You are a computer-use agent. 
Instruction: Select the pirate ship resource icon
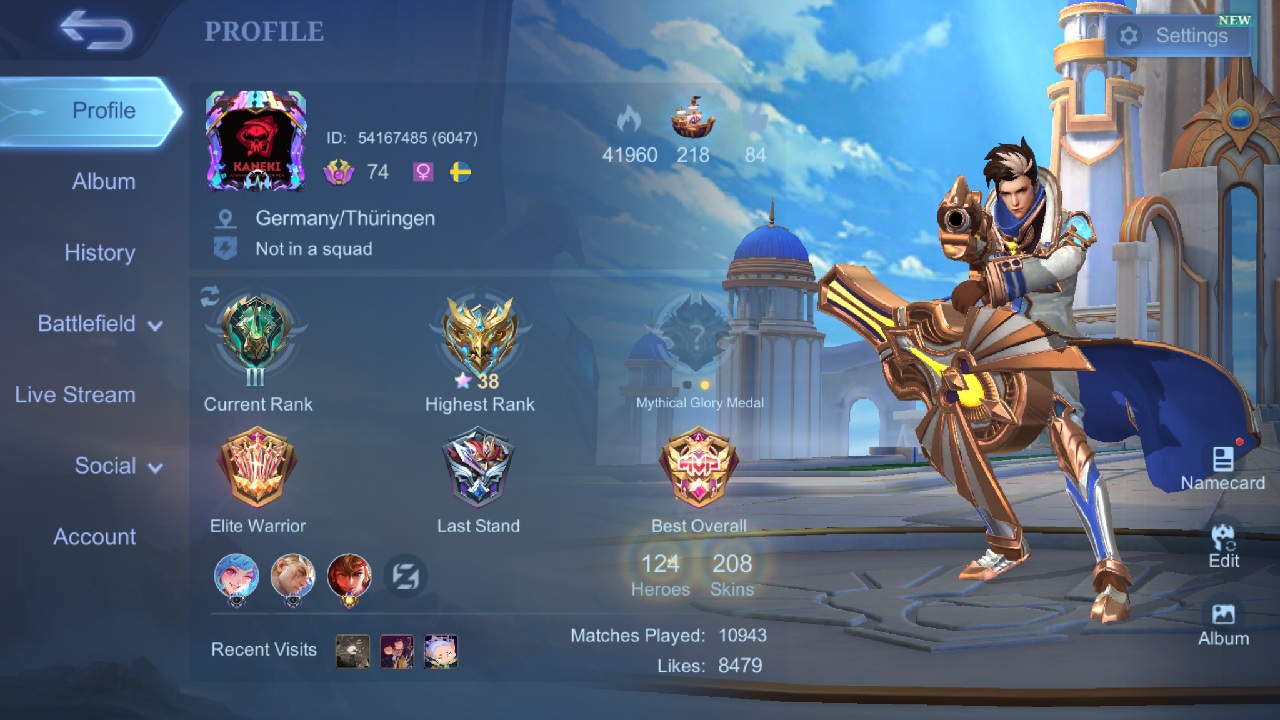click(x=692, y=118)
